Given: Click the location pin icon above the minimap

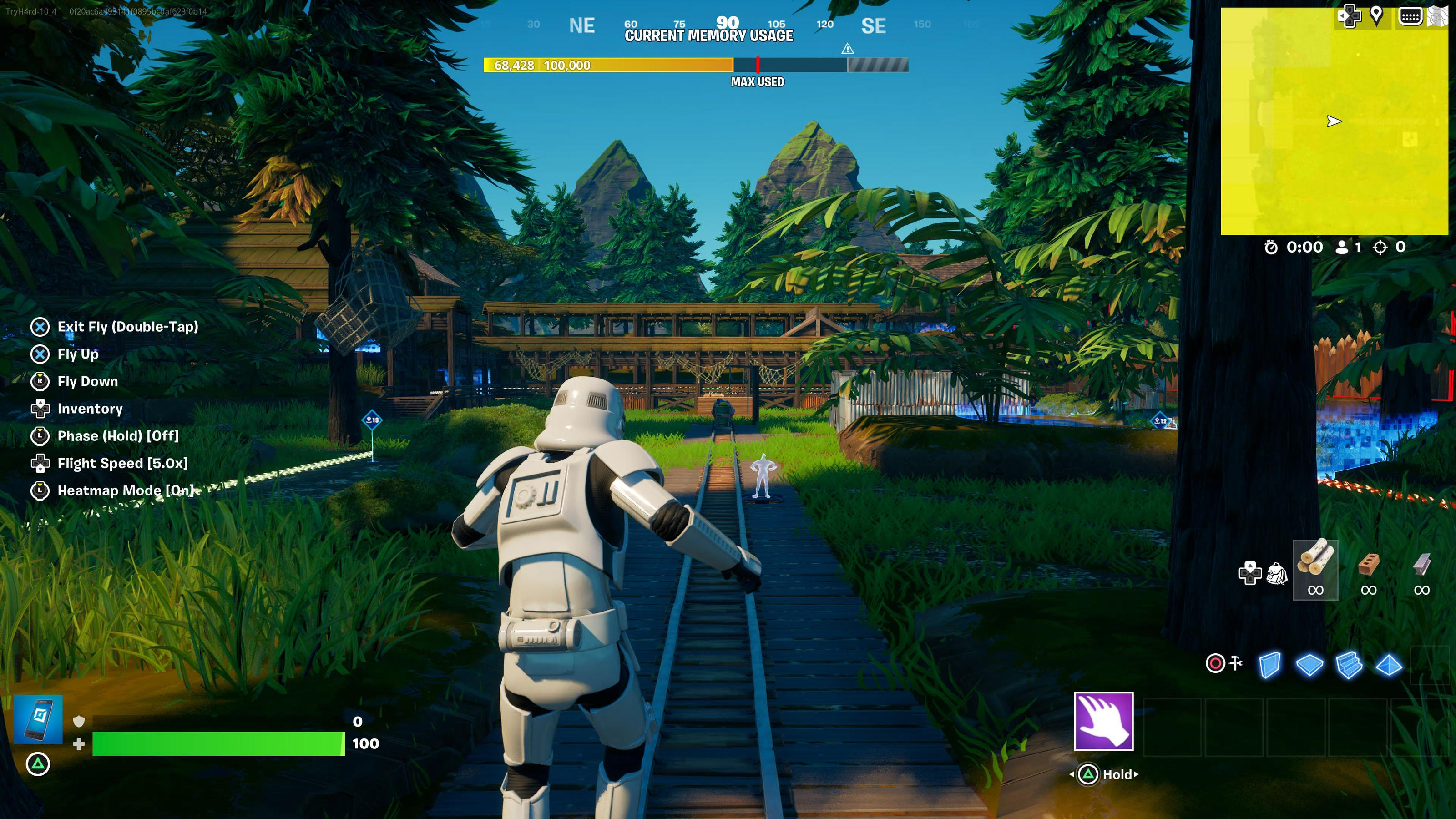Looking at the screenshot, I should (1377, 16).
